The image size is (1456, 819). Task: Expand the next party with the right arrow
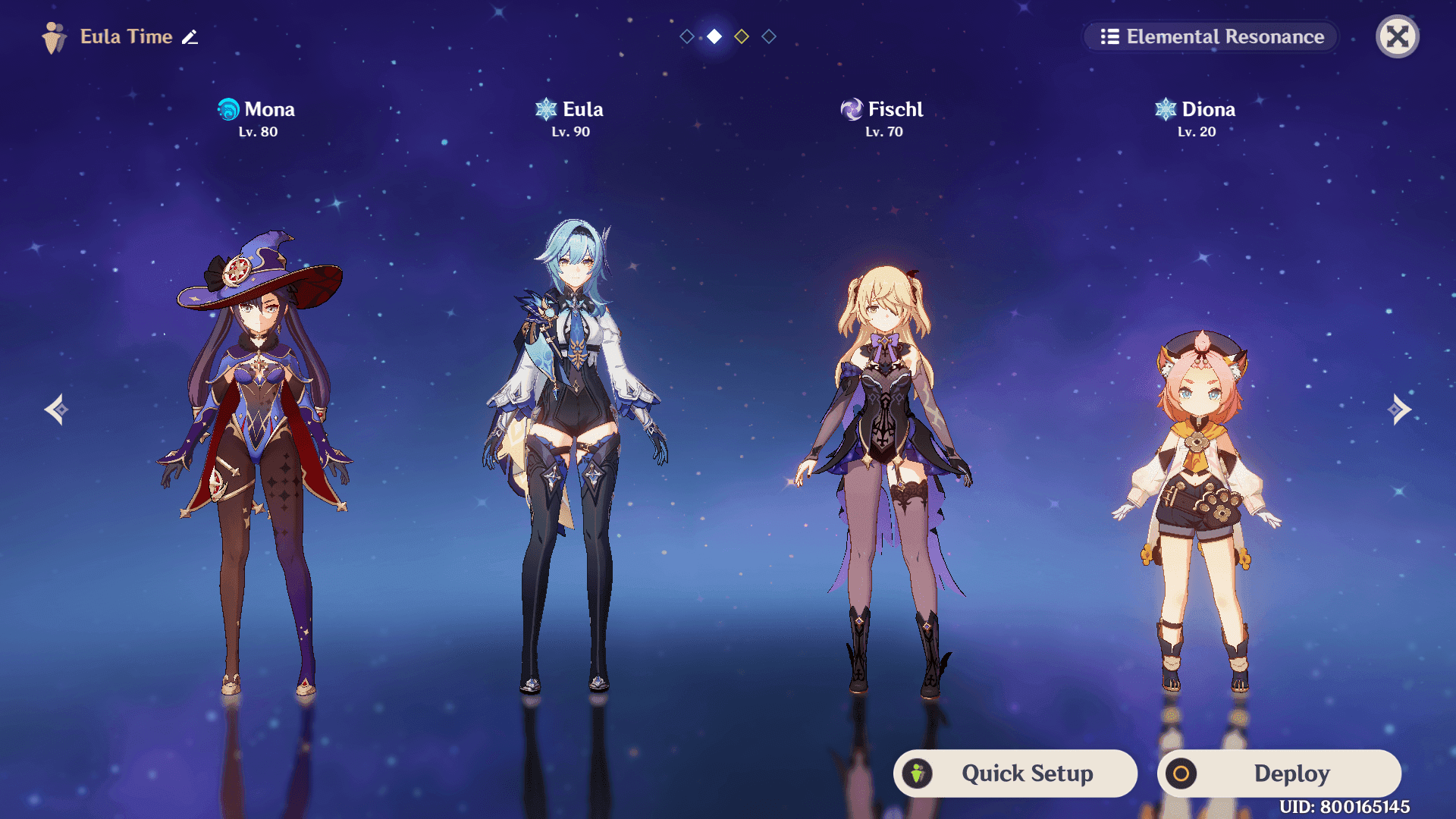1399,409
